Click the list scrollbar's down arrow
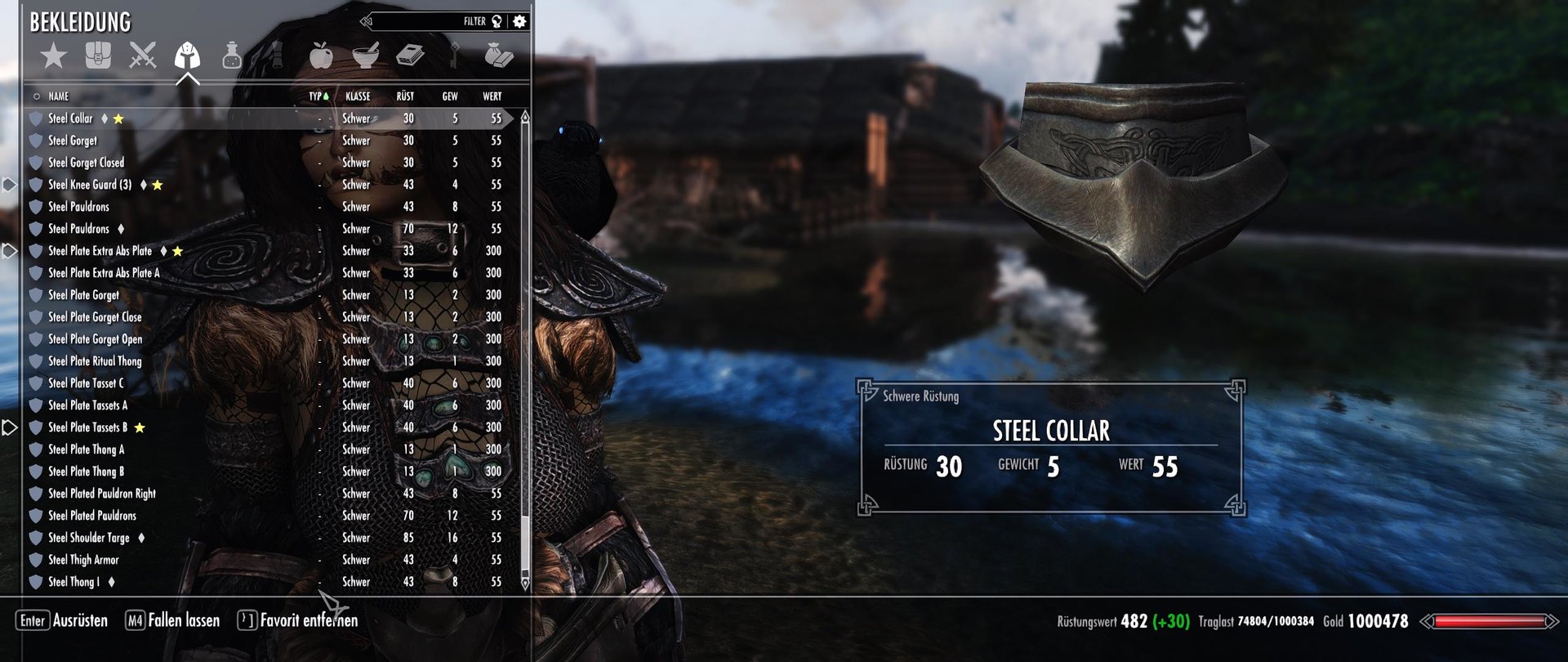The width and height of the screenshot is (1568, 662). coord(525,584)
